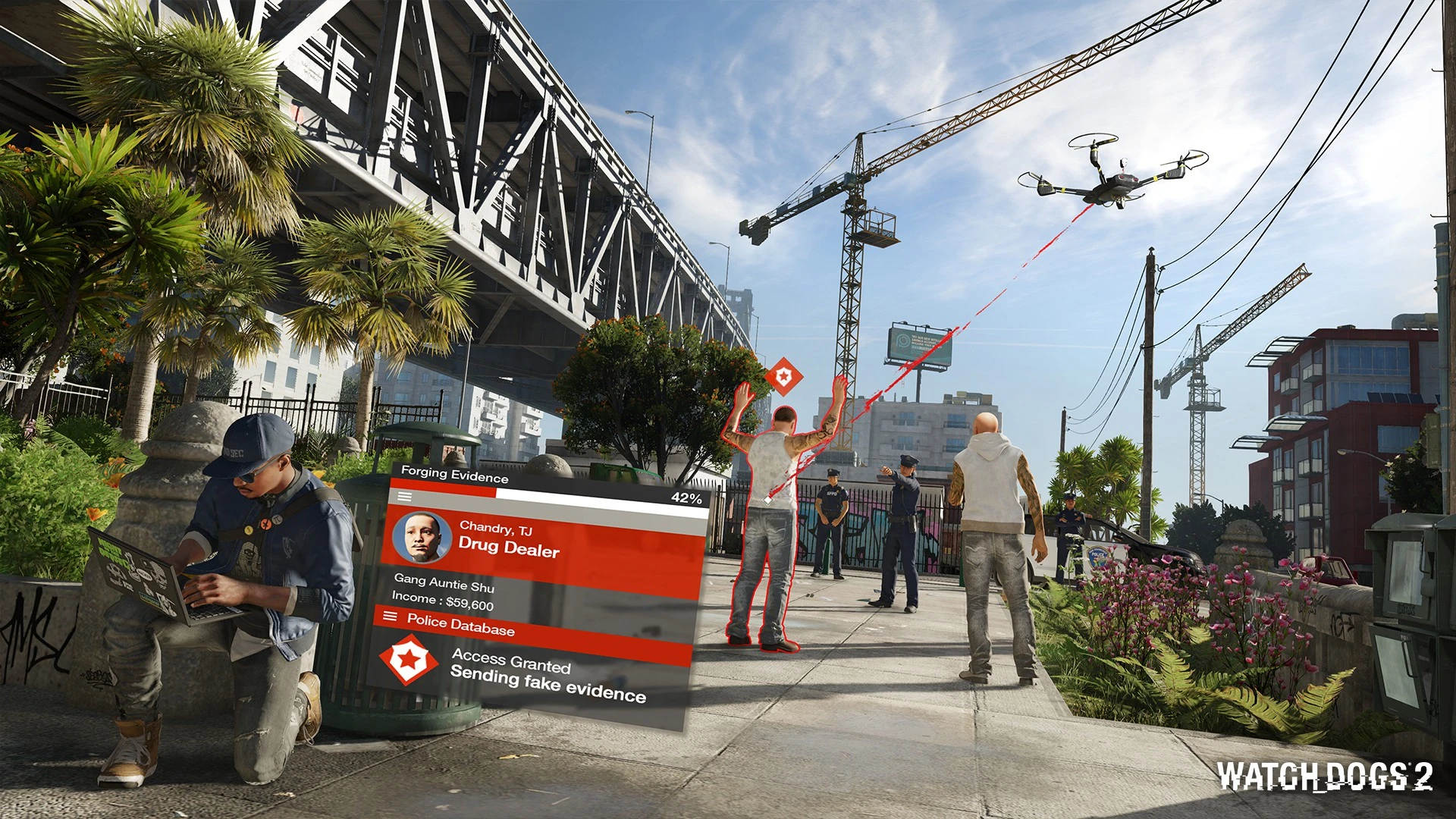Click the police badge icon beside Access Granted
1456x819 pixels.
pyautogui.click(x=409, y=660)
